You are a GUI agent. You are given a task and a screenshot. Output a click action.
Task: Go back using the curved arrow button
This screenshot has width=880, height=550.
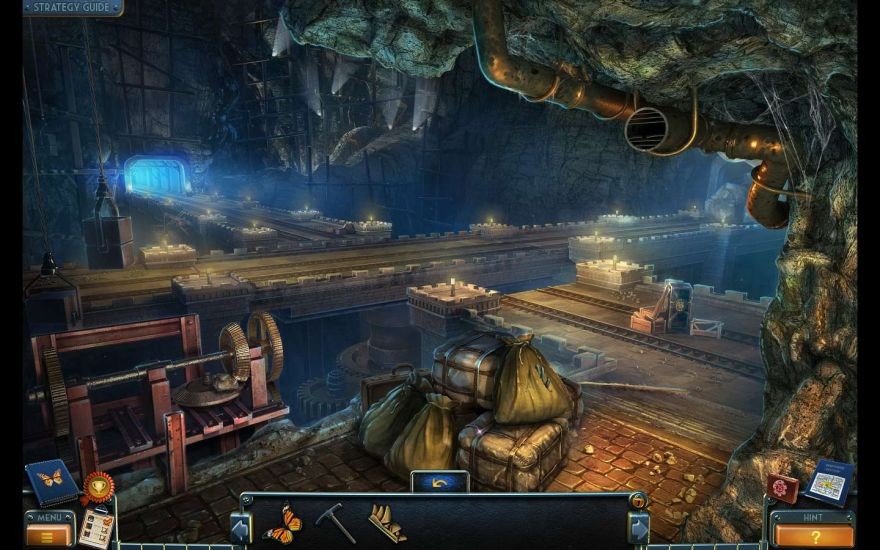(x=439, y=482)
